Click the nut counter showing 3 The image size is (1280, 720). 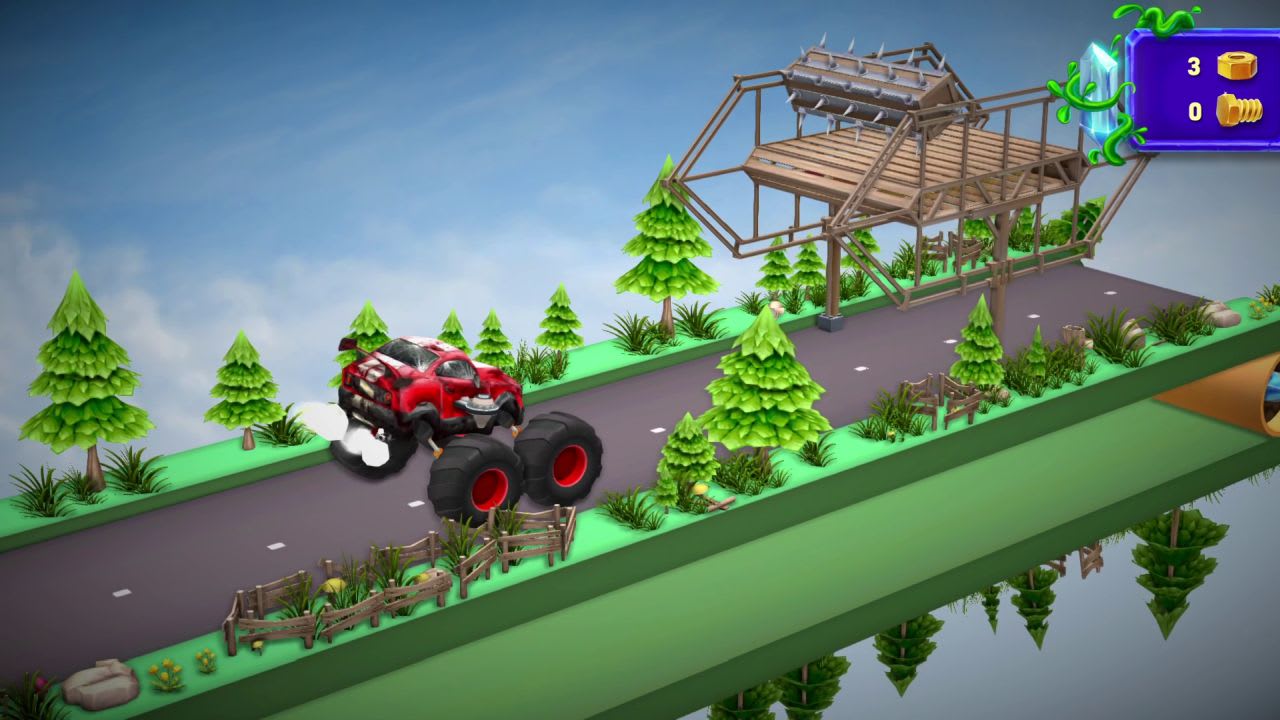click(1195, 64)
